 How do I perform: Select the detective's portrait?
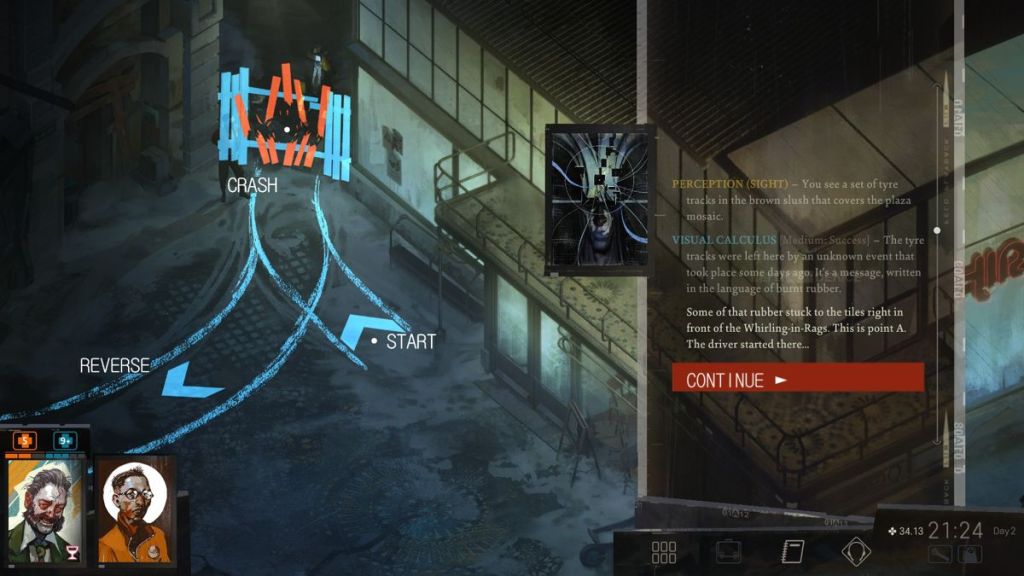[x=44, y=510]
